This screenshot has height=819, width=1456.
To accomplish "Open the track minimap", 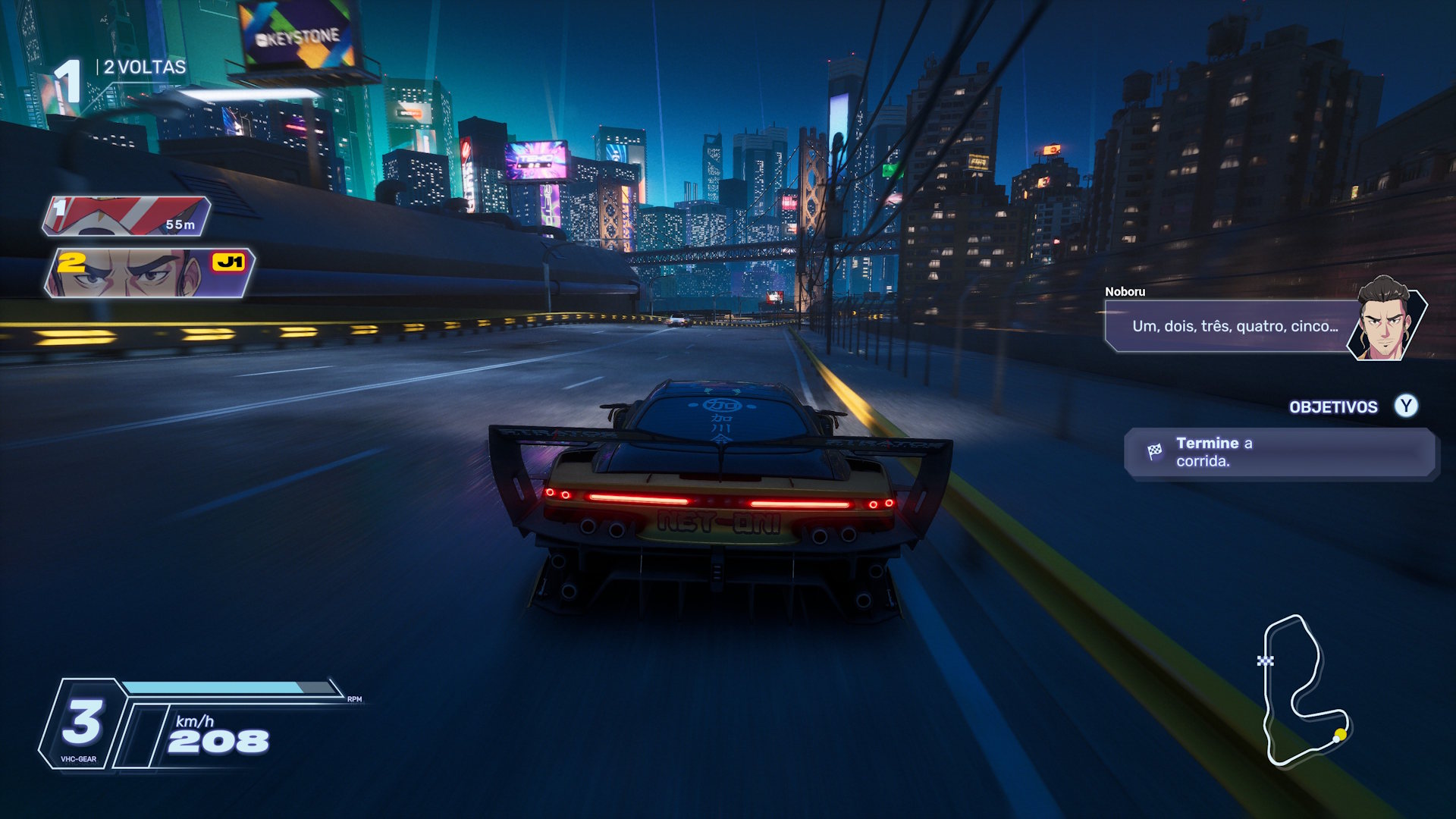I will coord(1303,690).
